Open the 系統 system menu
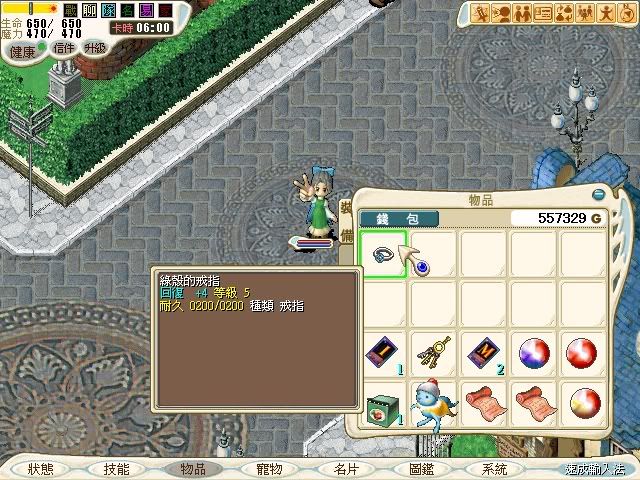Image resolution: width=640 pixels, height=480 pixels. point(494,468)
